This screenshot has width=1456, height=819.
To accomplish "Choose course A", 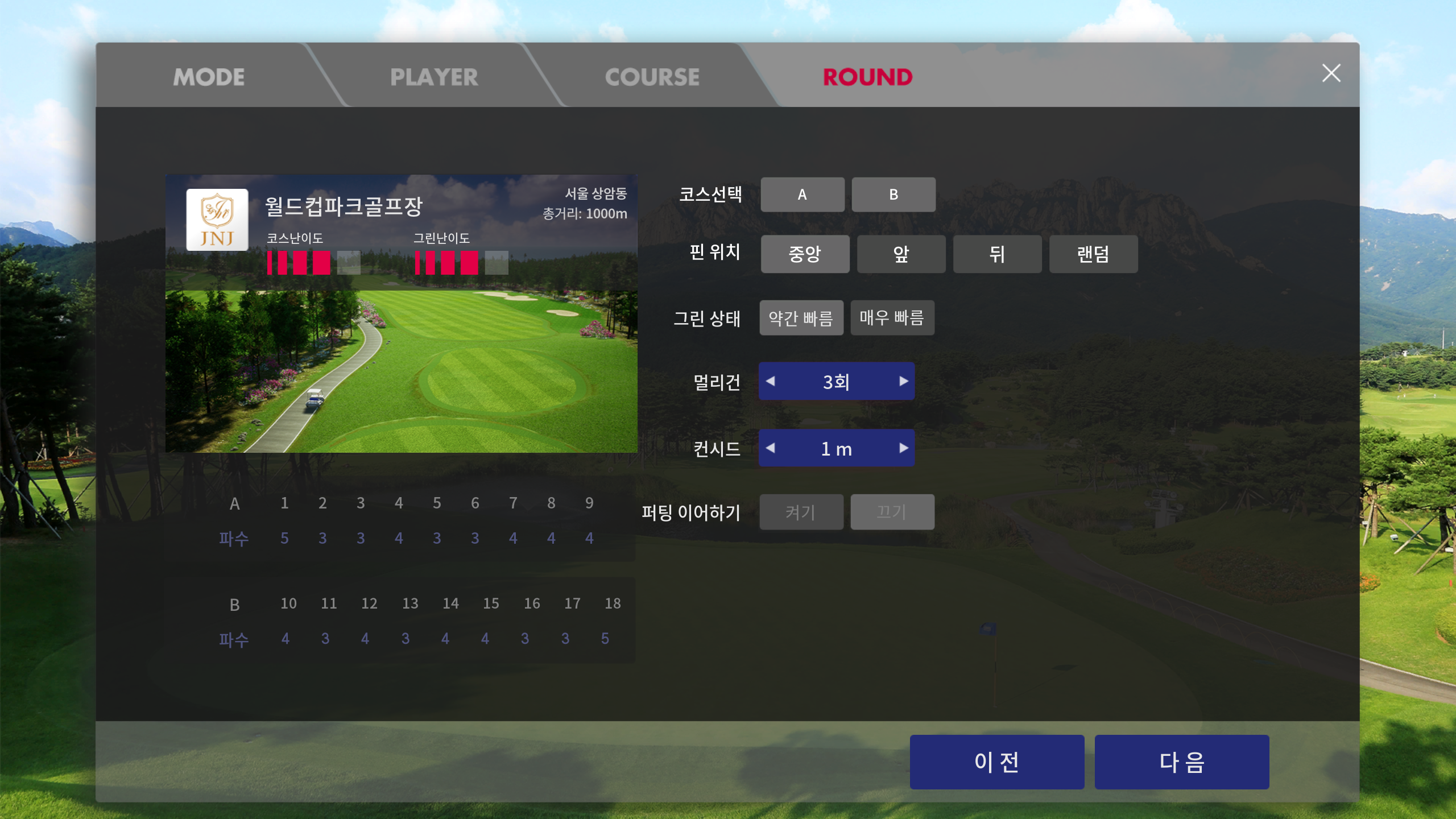I will 802,195.
